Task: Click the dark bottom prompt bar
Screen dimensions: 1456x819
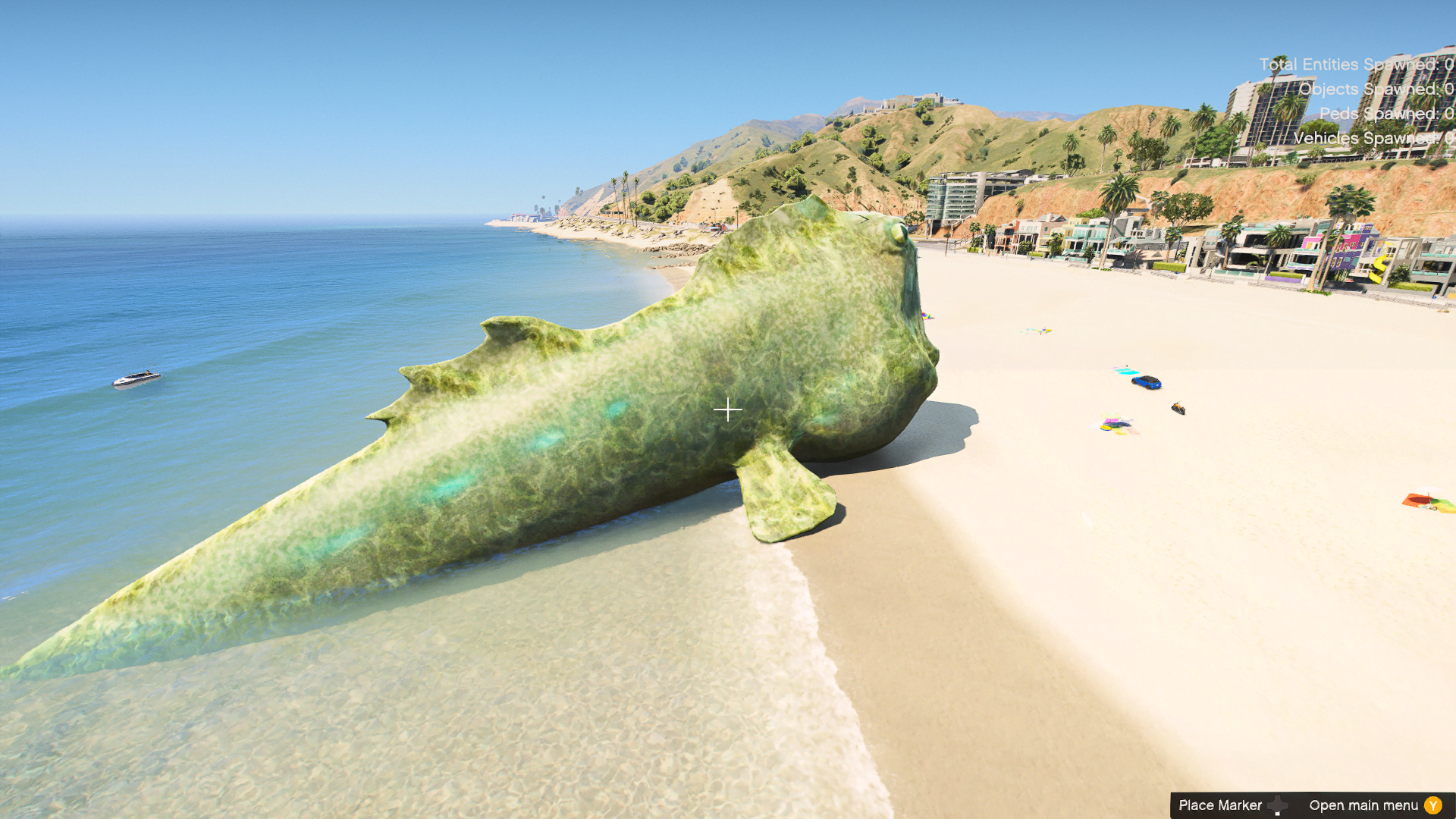Action: point(1312,805)
